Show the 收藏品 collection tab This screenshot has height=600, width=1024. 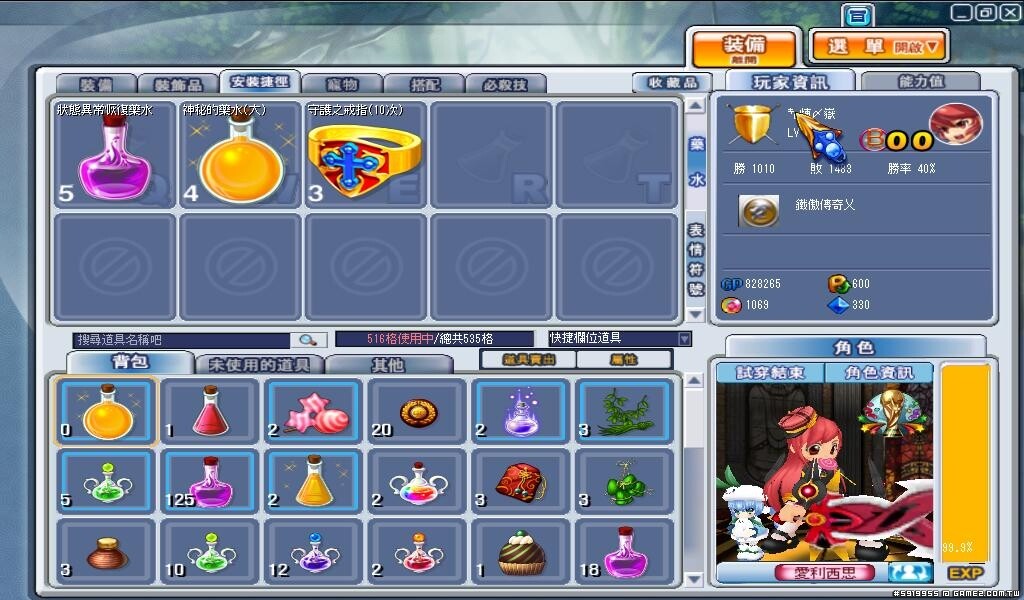[x=671, y=83]
